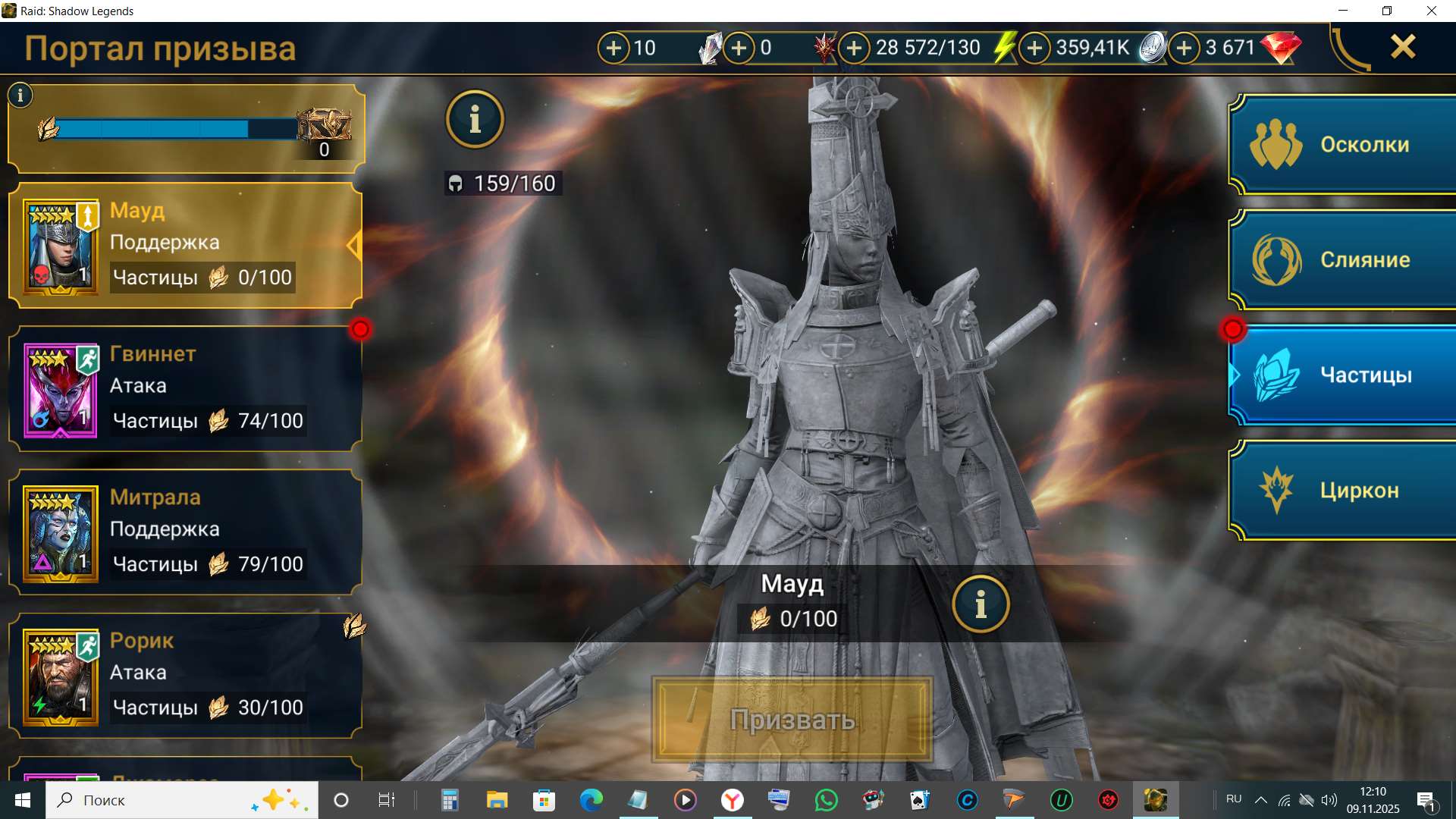1456x819 pixels.
Task: Open Windows Start menu
Action: pyautogui.click(x=23, y=800)
